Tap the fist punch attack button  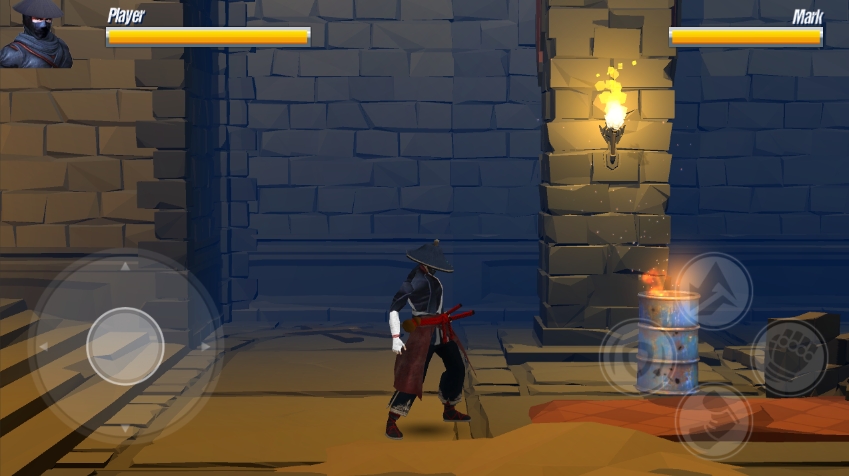pyautogui.click(x=790, y=356)
